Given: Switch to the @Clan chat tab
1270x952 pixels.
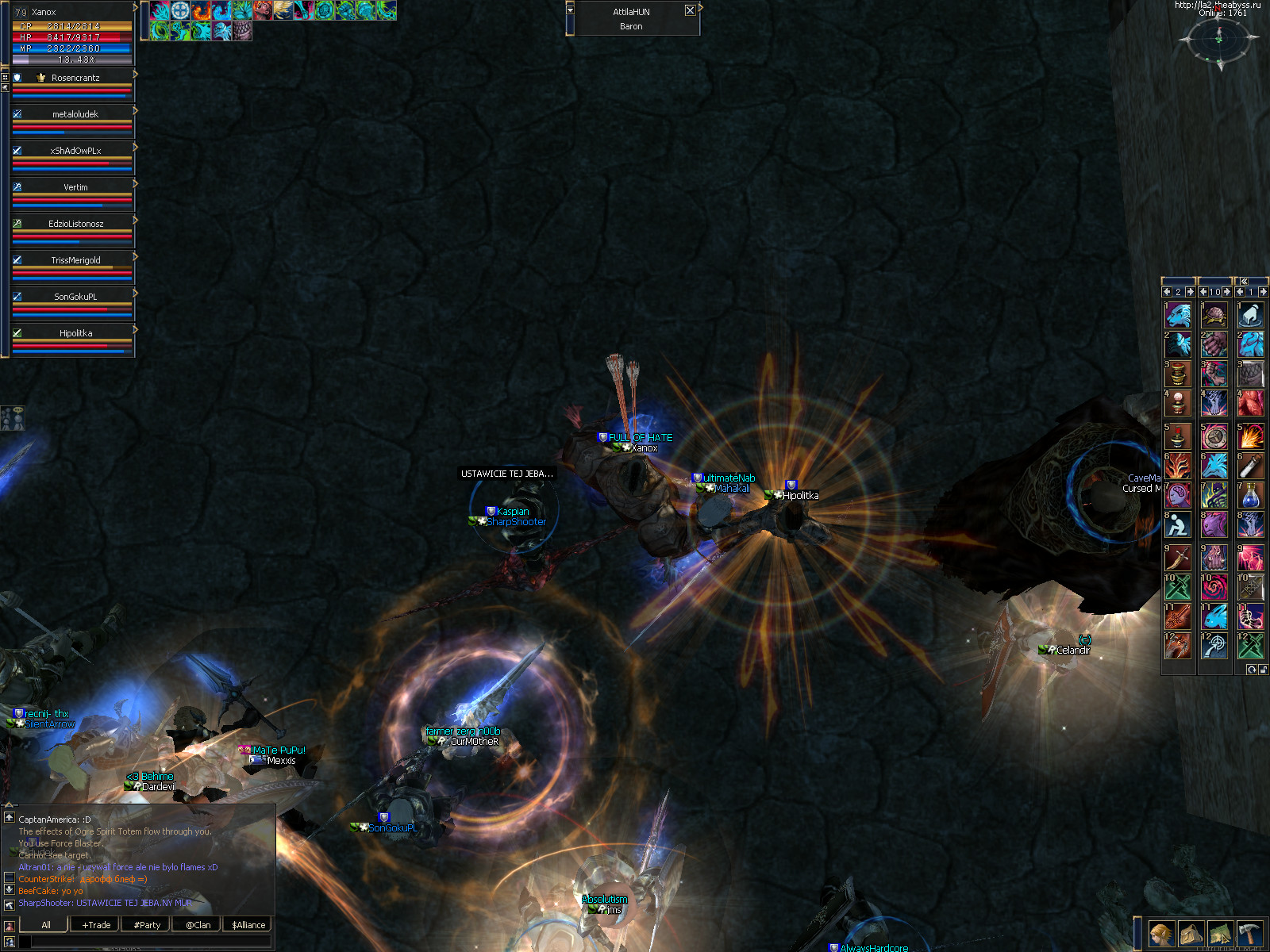Looking at the screenshot, I should coord(198,925).
